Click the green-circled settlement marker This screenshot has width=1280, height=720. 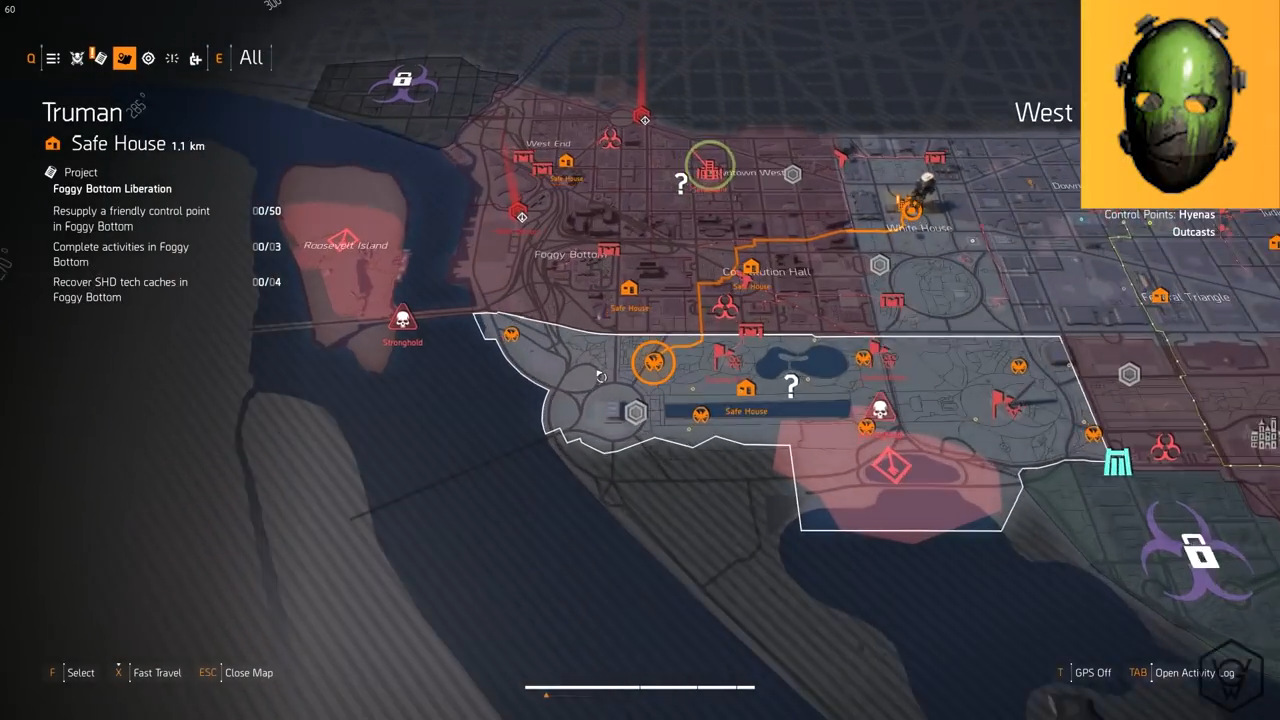pos(709,169)
